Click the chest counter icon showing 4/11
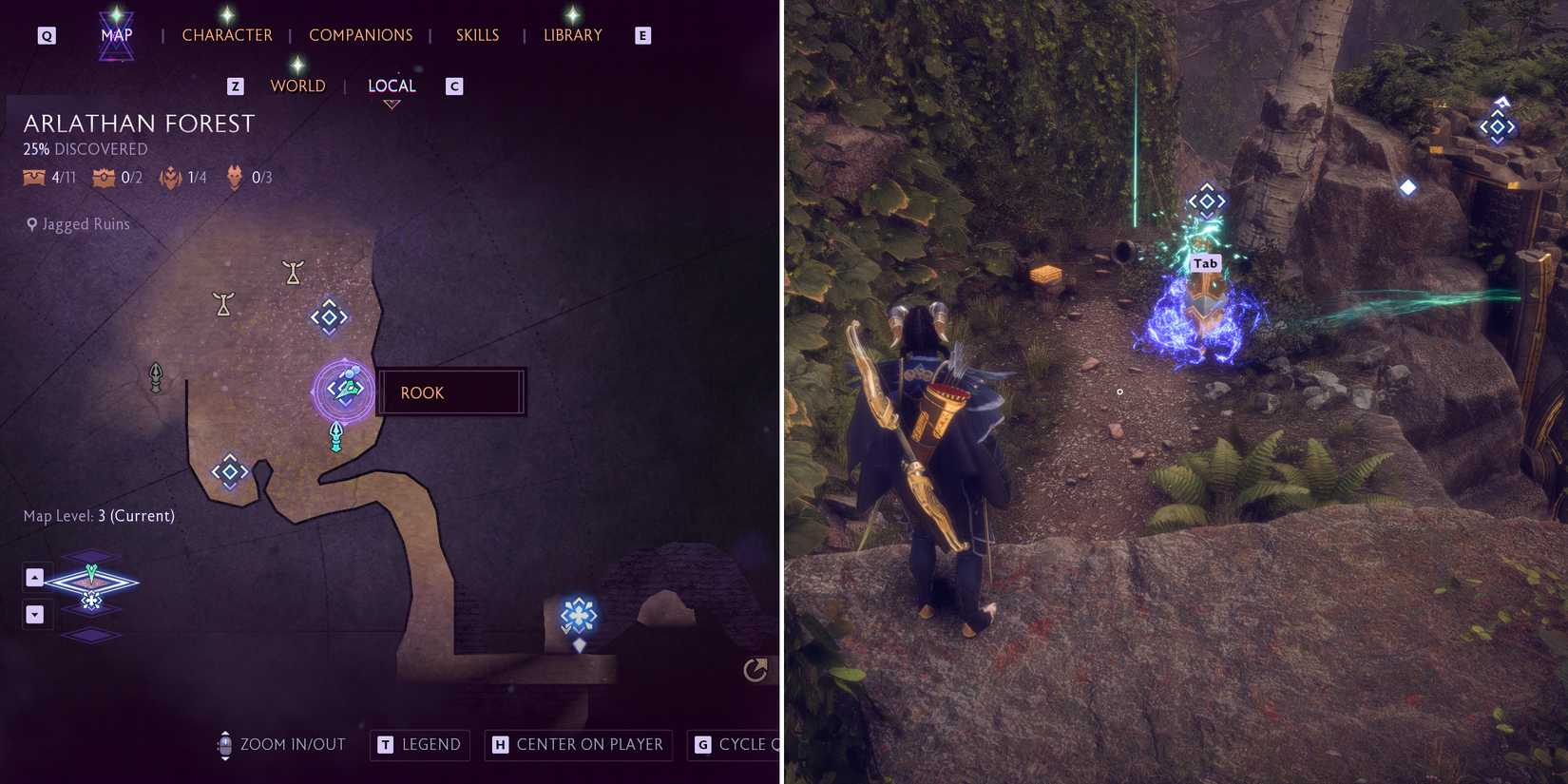Image resolution: width=1568 pixels, height=784 pixels. tap(34, 177)
